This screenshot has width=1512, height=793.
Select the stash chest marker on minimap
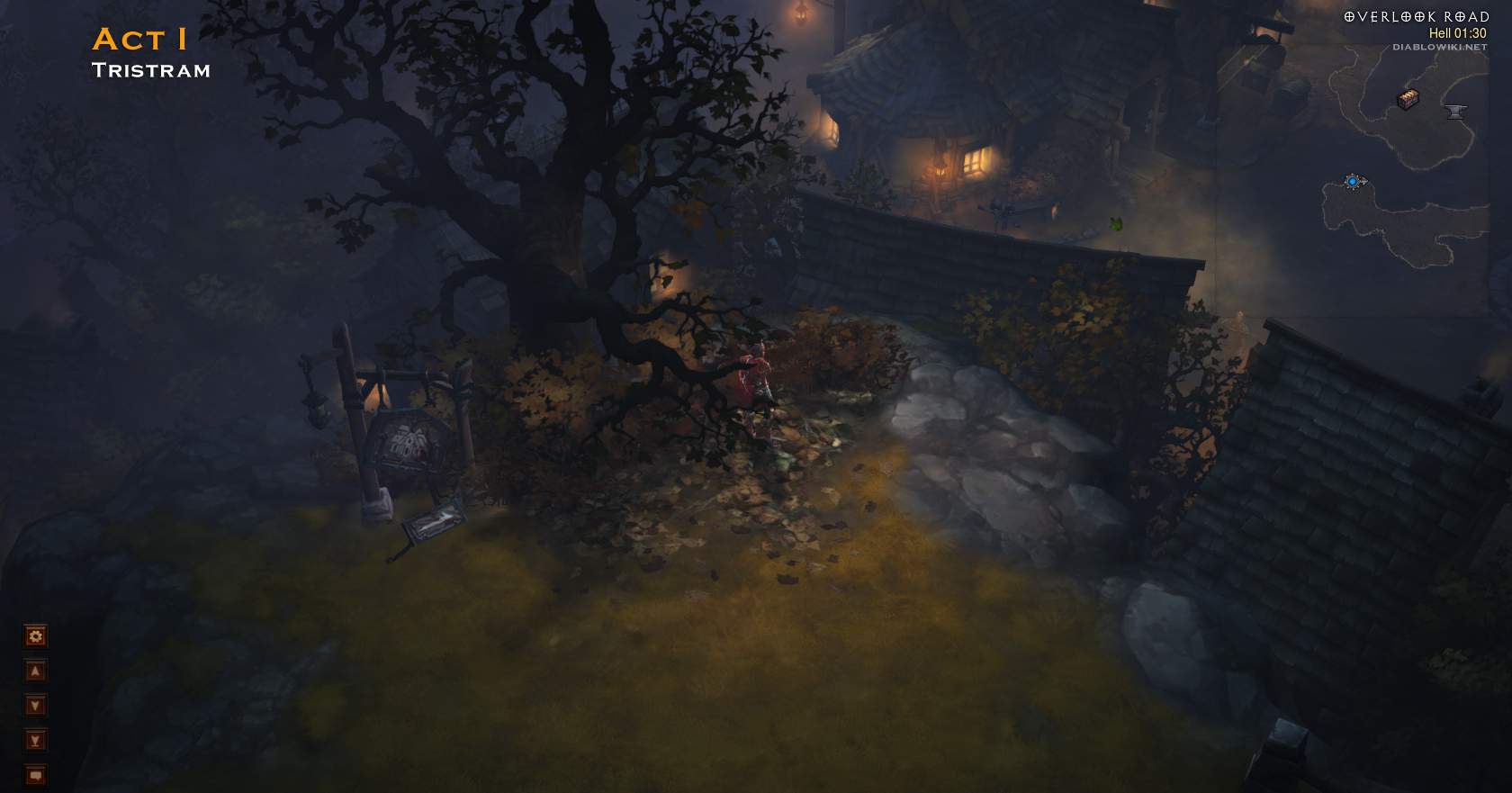[1408, 99]
